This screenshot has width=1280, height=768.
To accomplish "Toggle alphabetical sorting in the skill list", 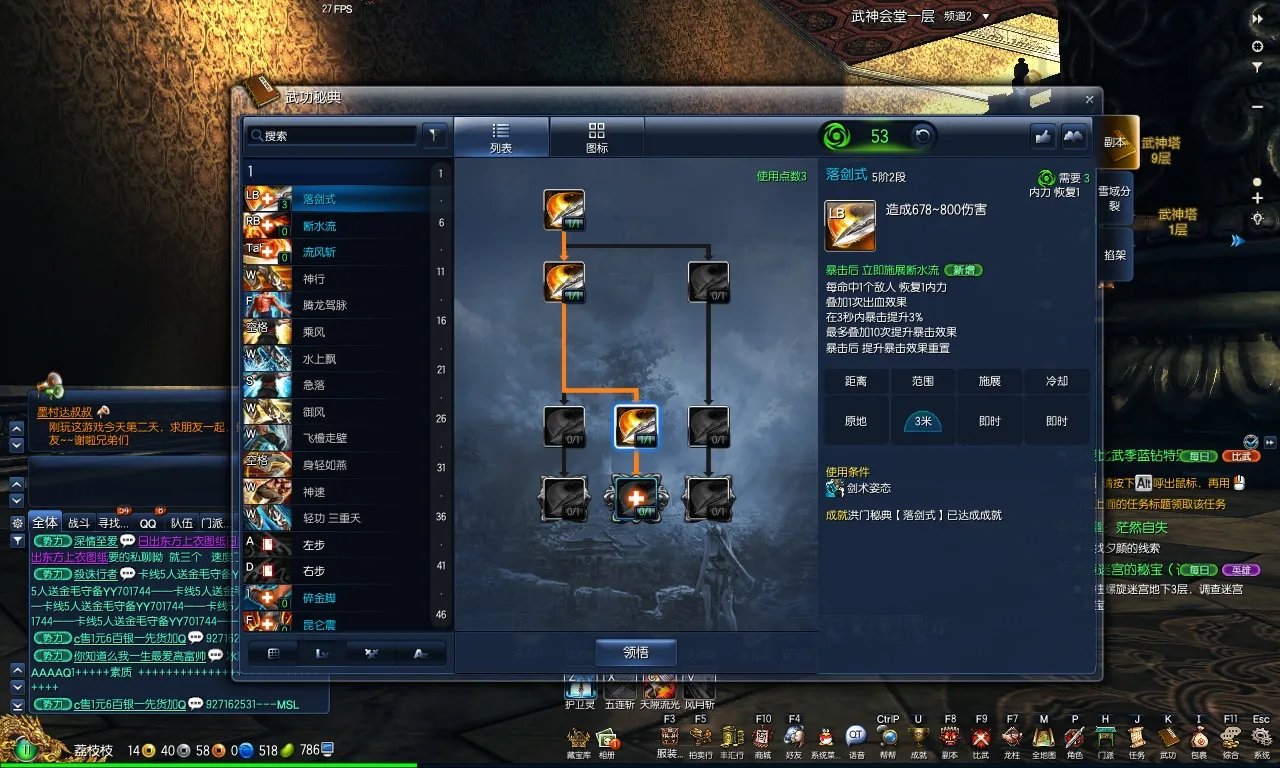I will 422,653.
